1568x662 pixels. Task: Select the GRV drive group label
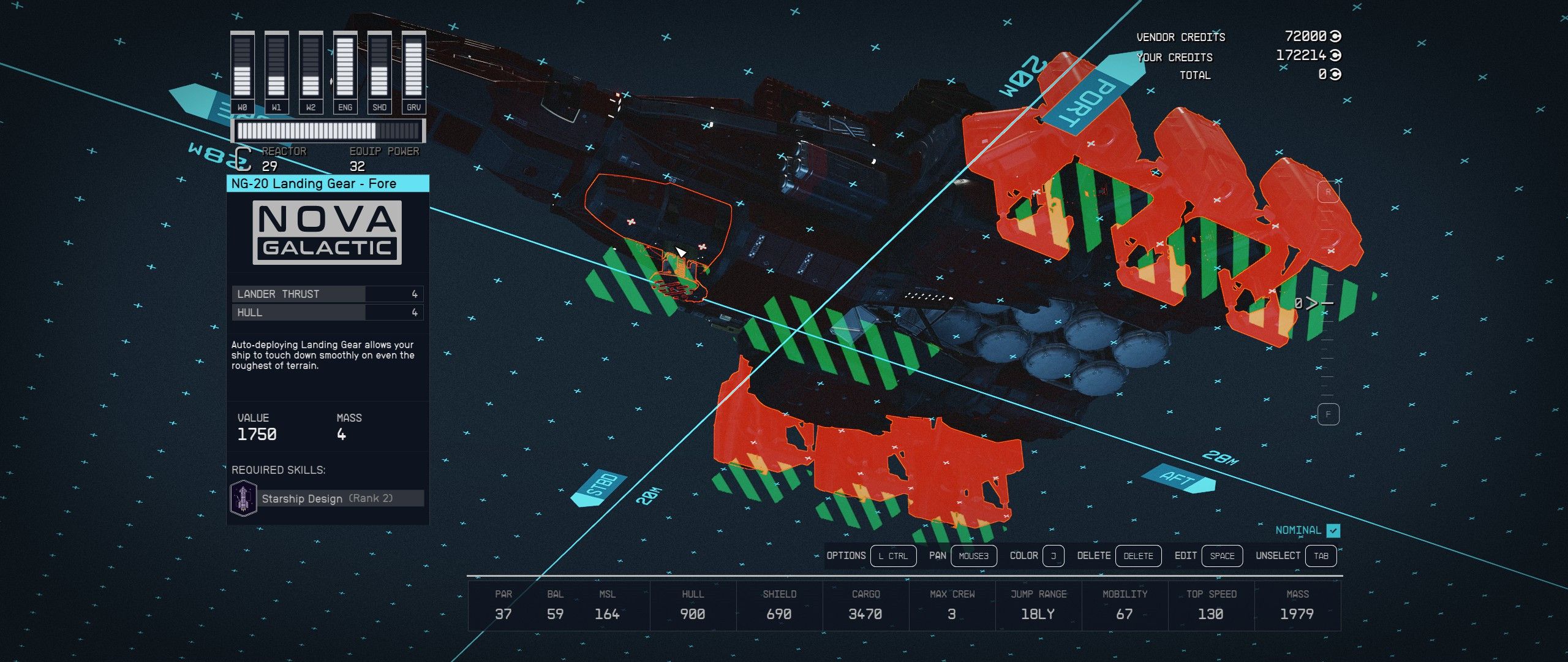(413, 106)
